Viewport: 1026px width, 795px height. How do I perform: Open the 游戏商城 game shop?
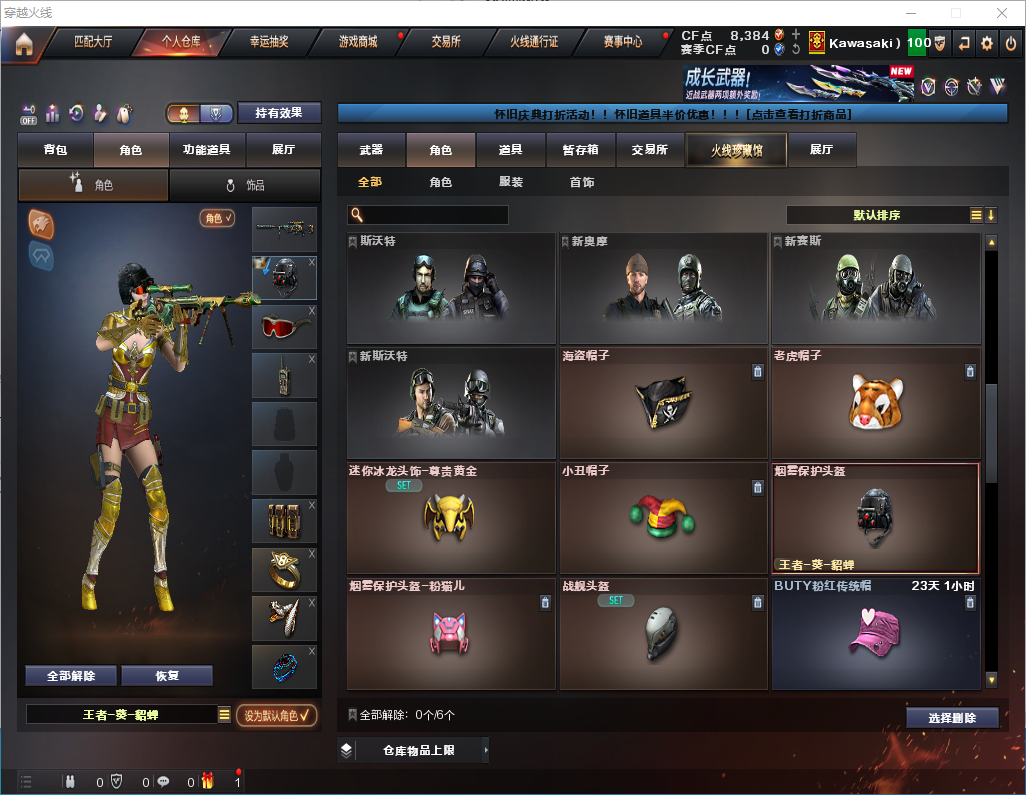357,42
